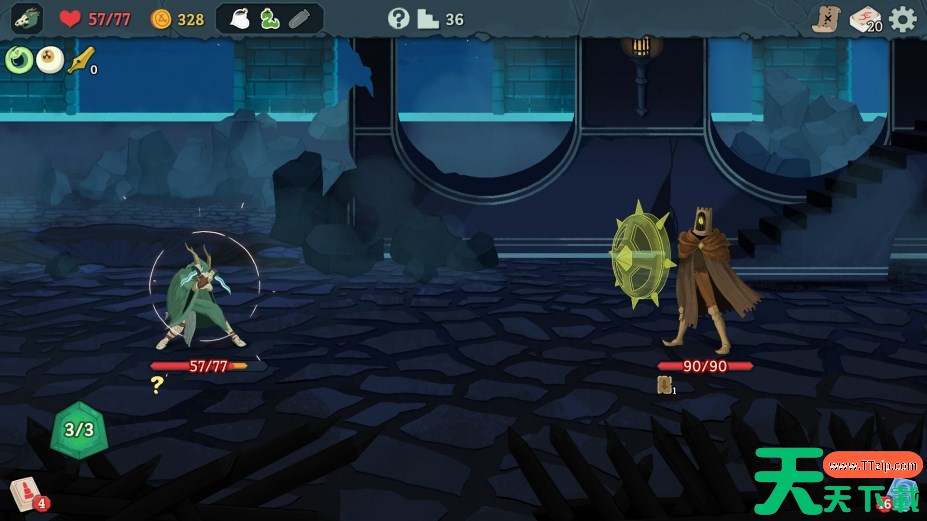Select the gray vial potion slot
The image size is (927, 521).
tap(299, 18)
